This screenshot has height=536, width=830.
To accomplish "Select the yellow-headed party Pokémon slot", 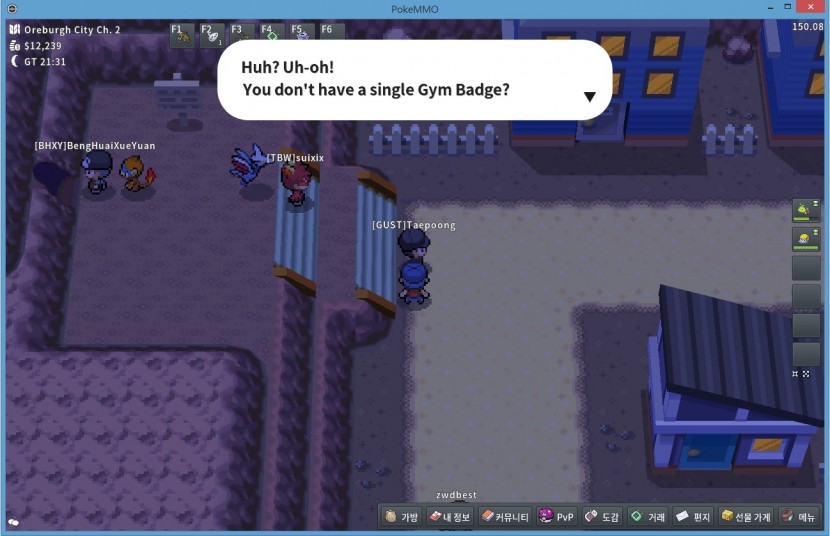I will 806,239.
